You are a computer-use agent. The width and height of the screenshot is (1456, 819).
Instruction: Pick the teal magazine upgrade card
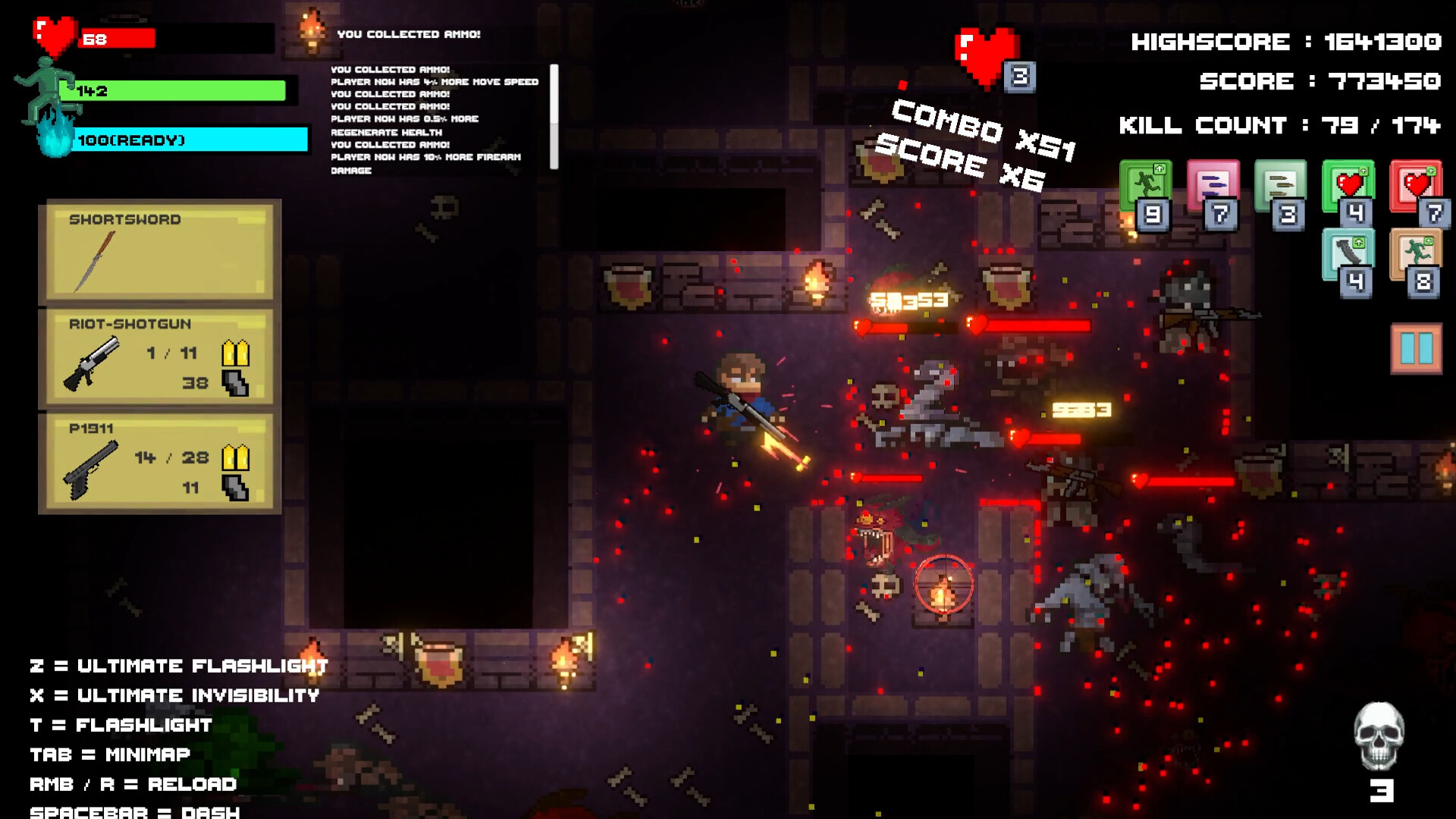tap(1349, 253)
